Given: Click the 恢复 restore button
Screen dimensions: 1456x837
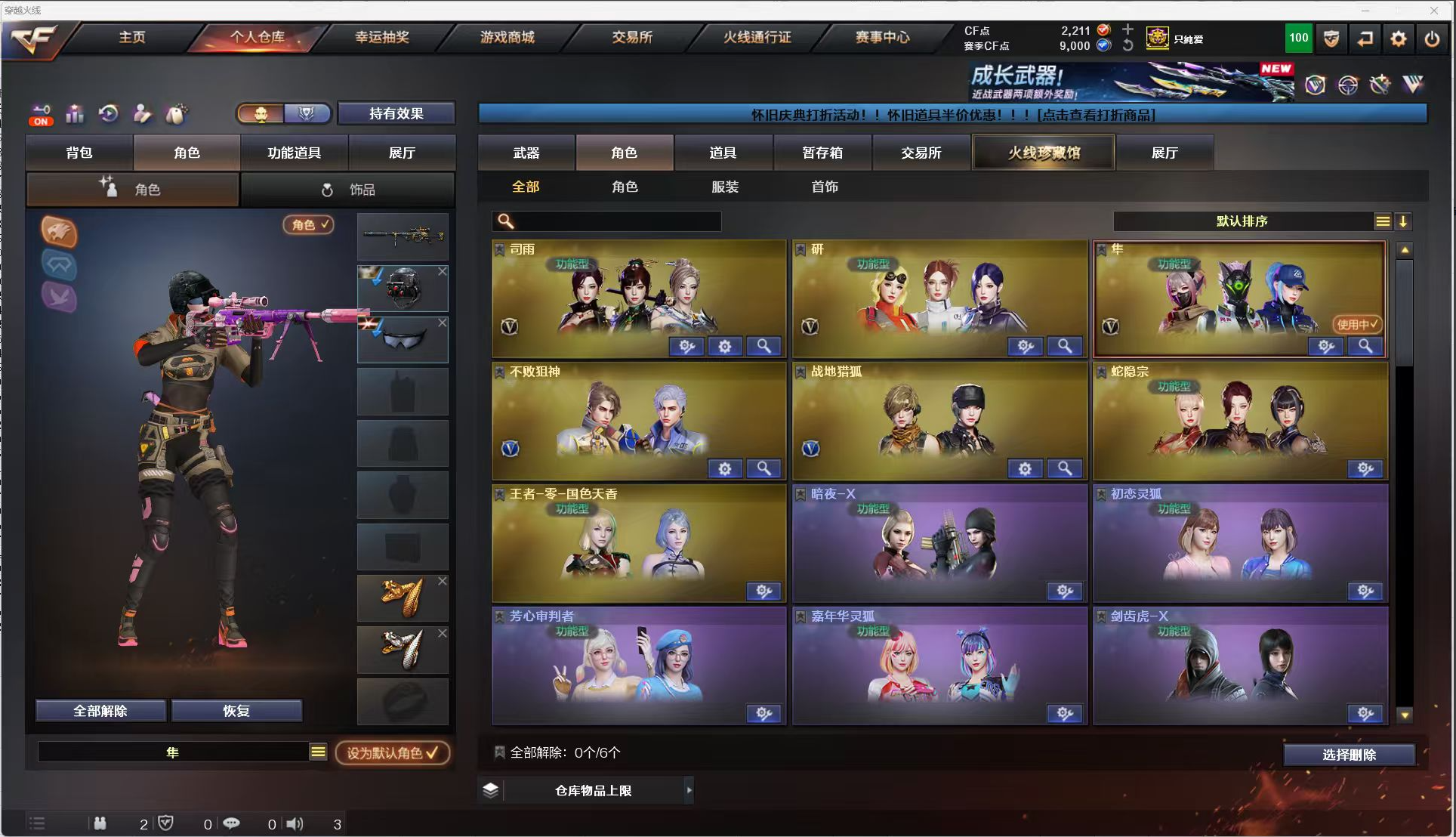Looking at the screenshot, I should (236, 711).
